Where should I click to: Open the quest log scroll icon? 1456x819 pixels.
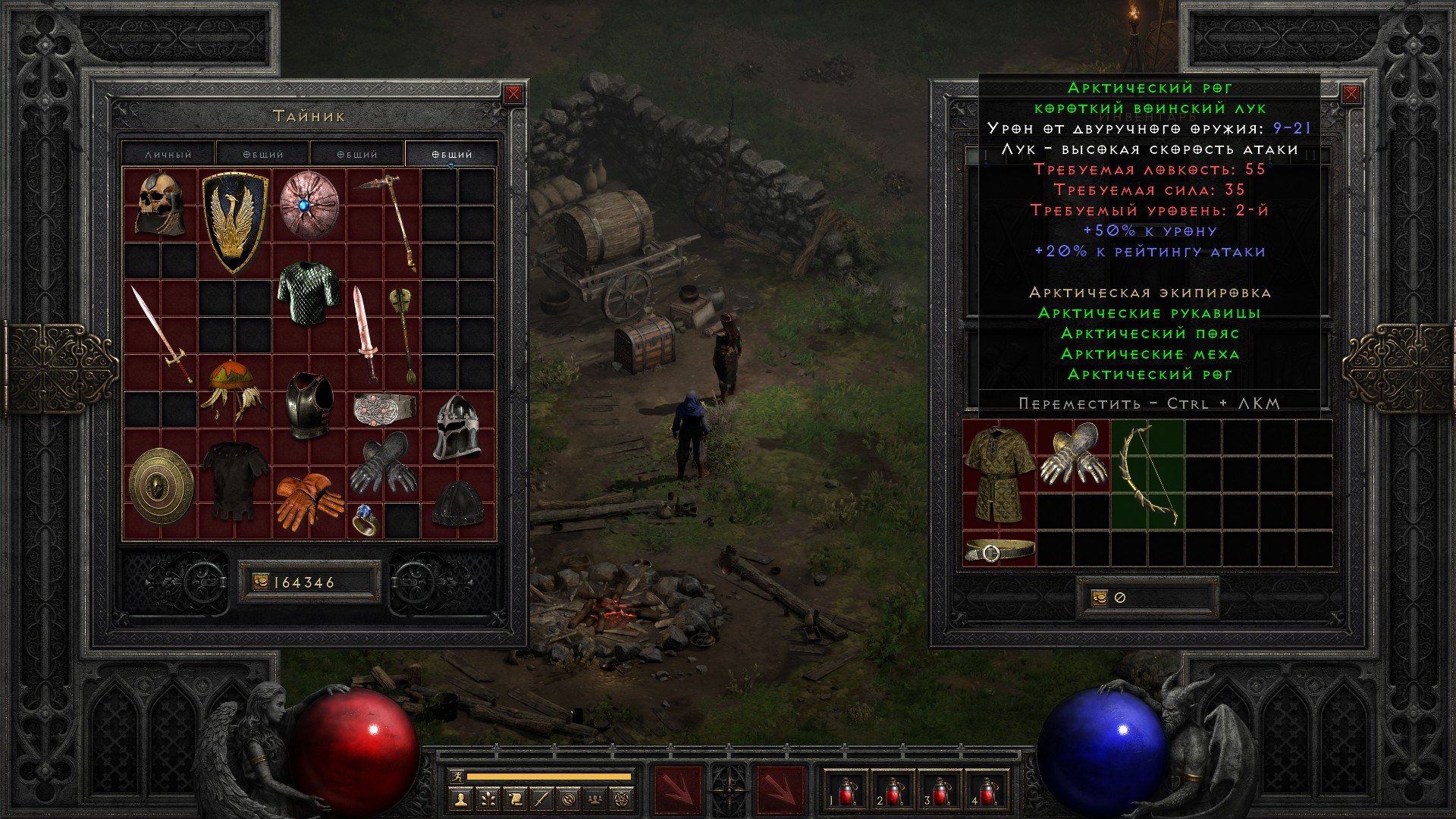click(x=515, y=799)
